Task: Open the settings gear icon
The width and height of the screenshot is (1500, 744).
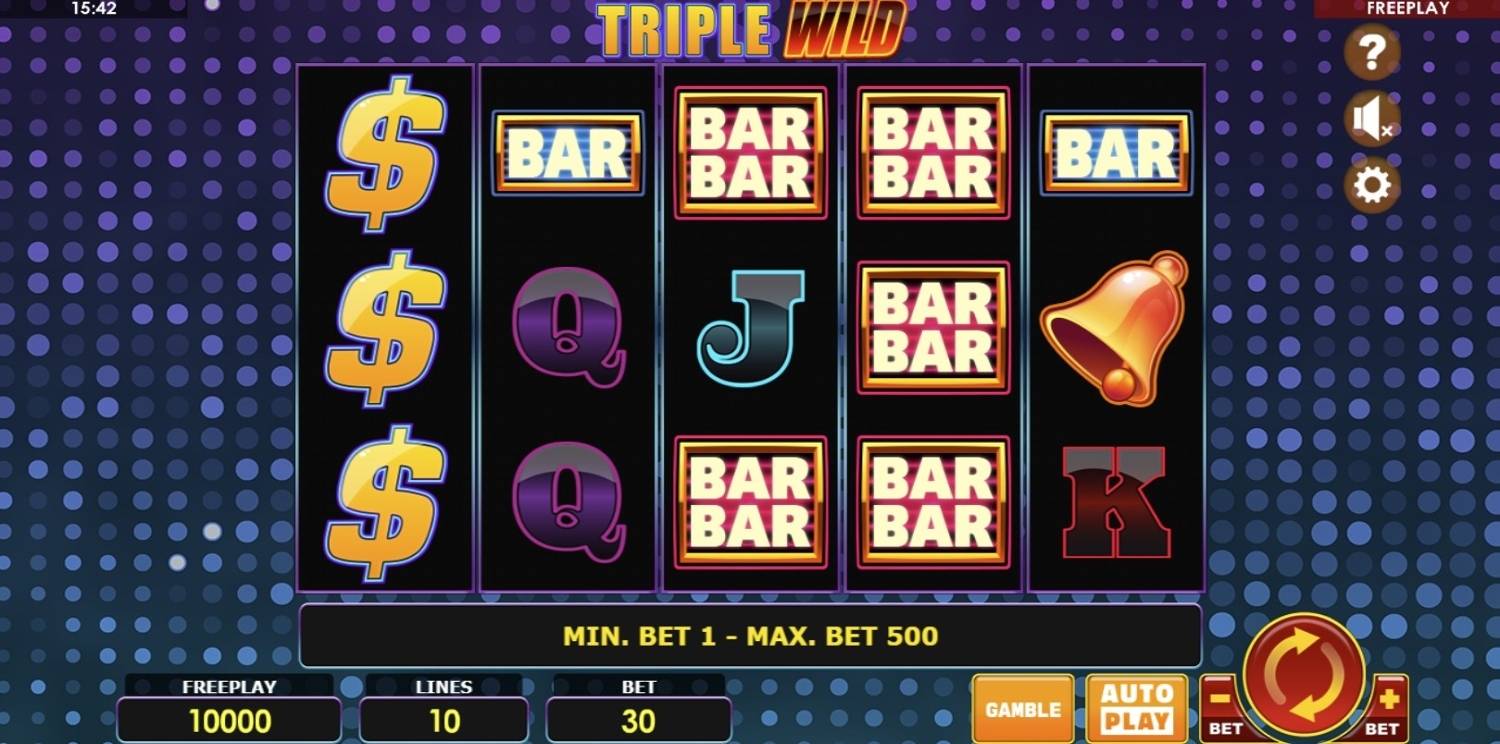Action: [x=1371, y=186]
